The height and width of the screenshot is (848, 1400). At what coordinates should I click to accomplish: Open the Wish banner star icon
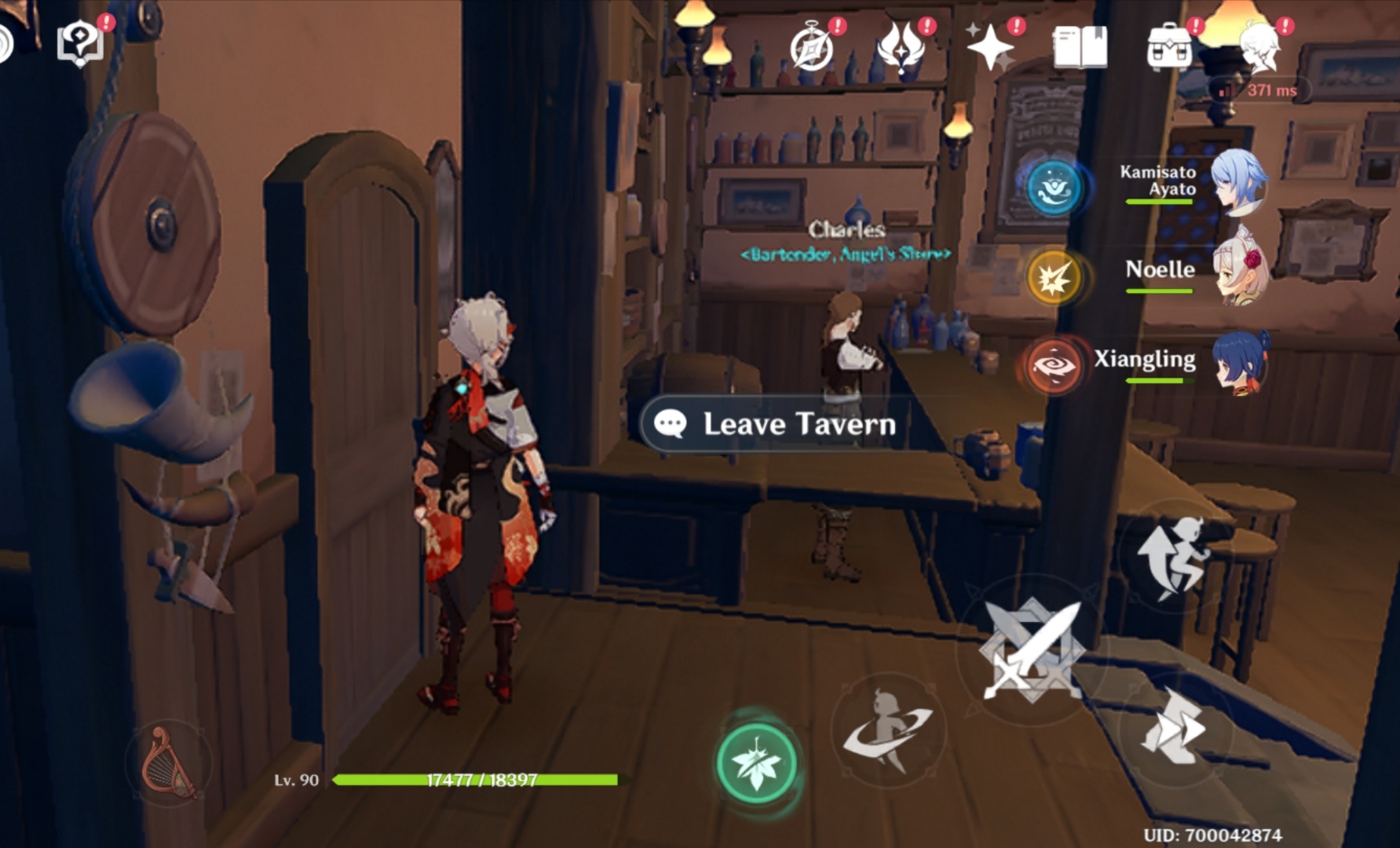(x=991, y=46)
